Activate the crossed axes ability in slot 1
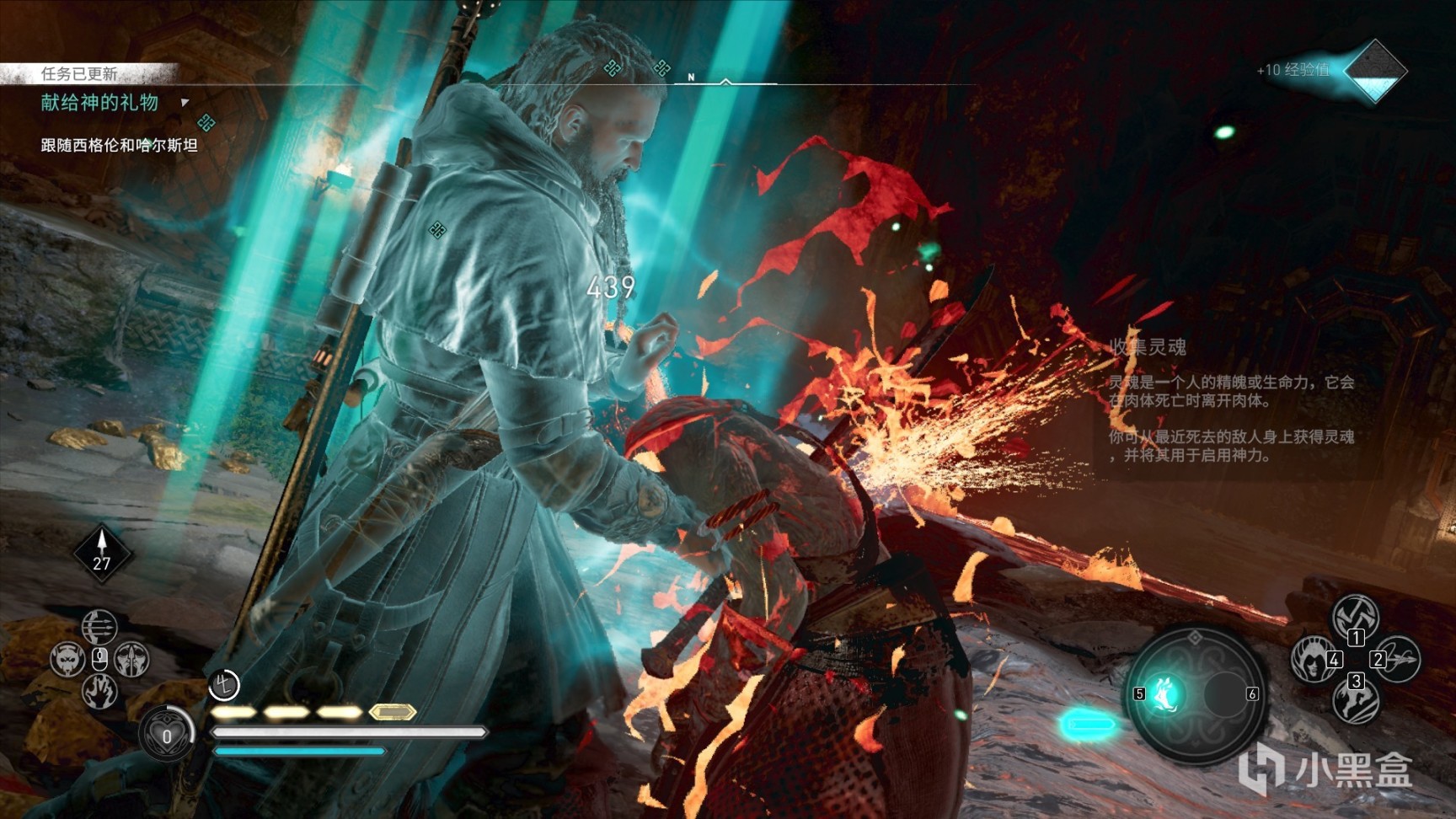The image size is (1456, 819). point(1355,617)
